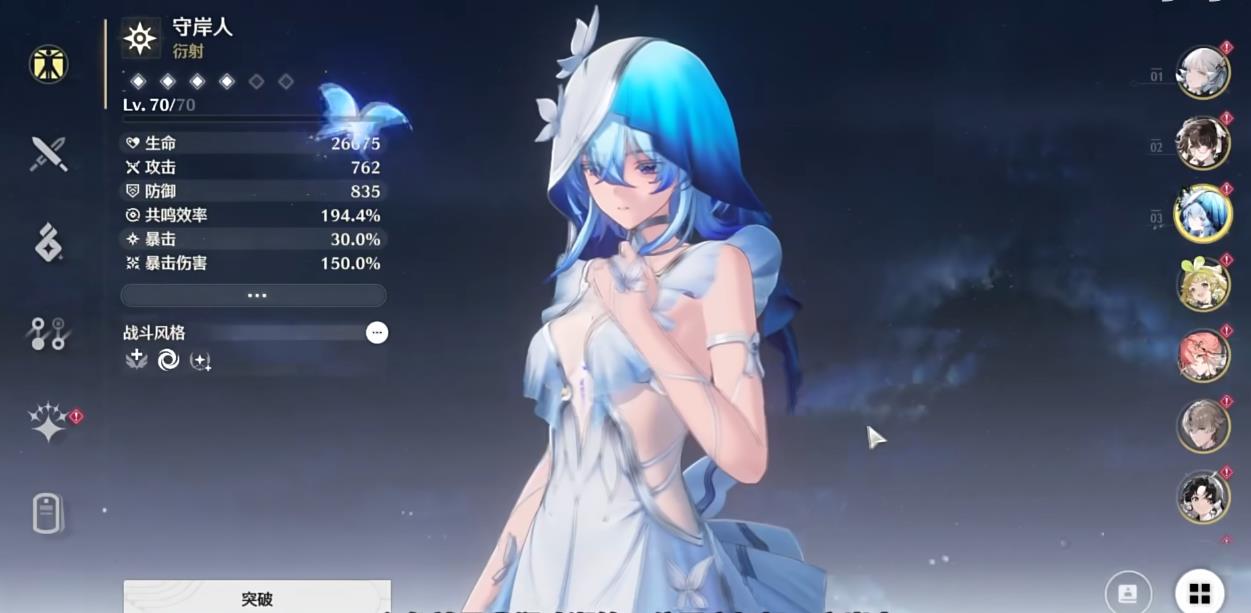Select the character attributes tab
This screenshot has width=1251, height=613.
pos(48,64)
